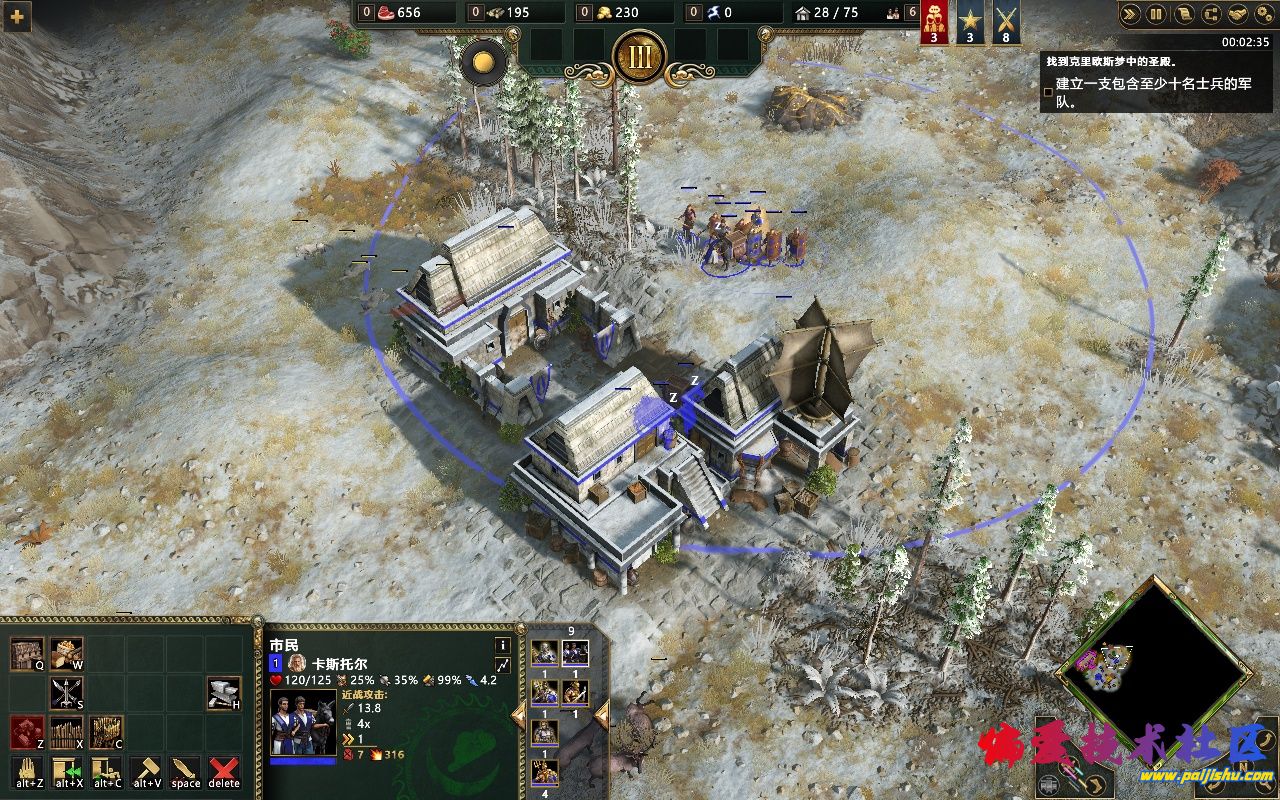This screenshot has width=1280, height=800.
Task: Activate the golden sun god power button
Action: pyautogui.click(x=484, y=61)
